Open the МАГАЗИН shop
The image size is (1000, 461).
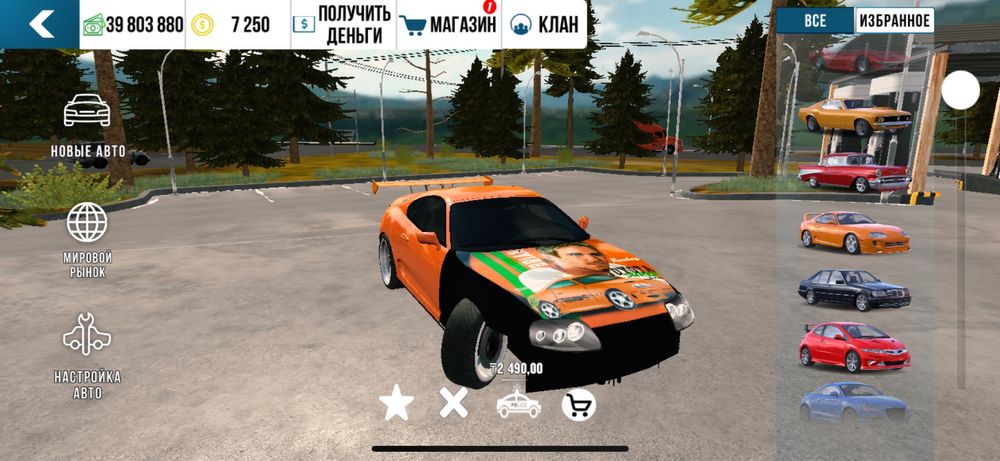click(x=448, y=25)
